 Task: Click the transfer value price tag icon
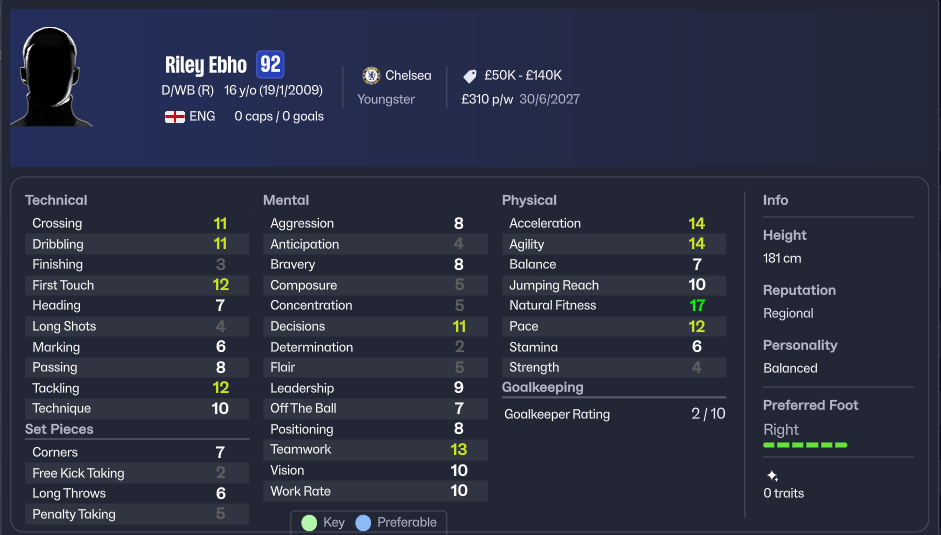pyautogui.click(x=470, y=76)
